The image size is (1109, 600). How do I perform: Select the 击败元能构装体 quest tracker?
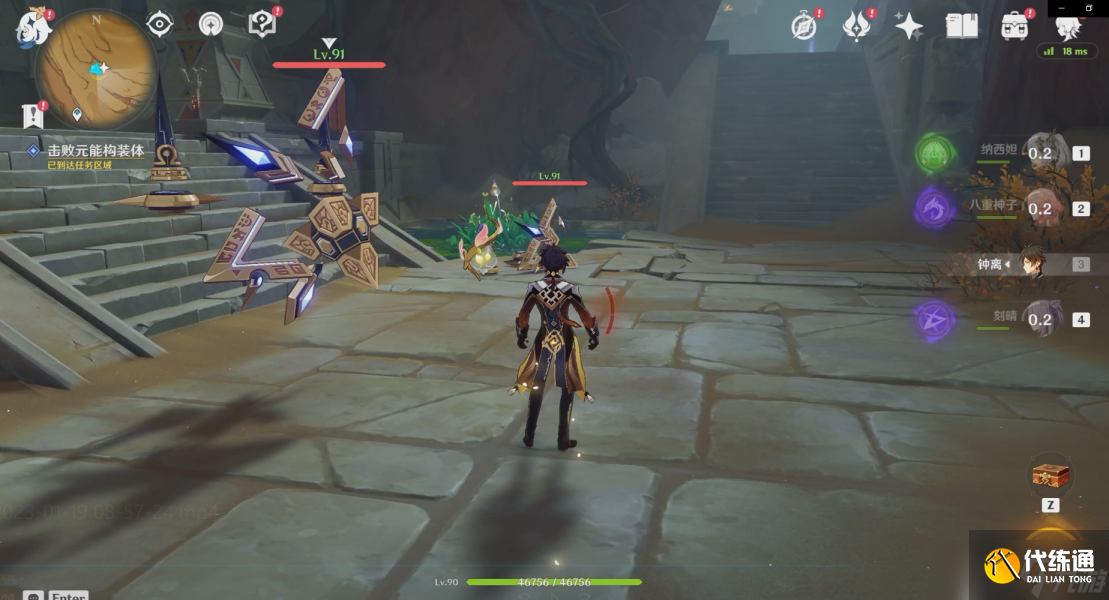95,151
